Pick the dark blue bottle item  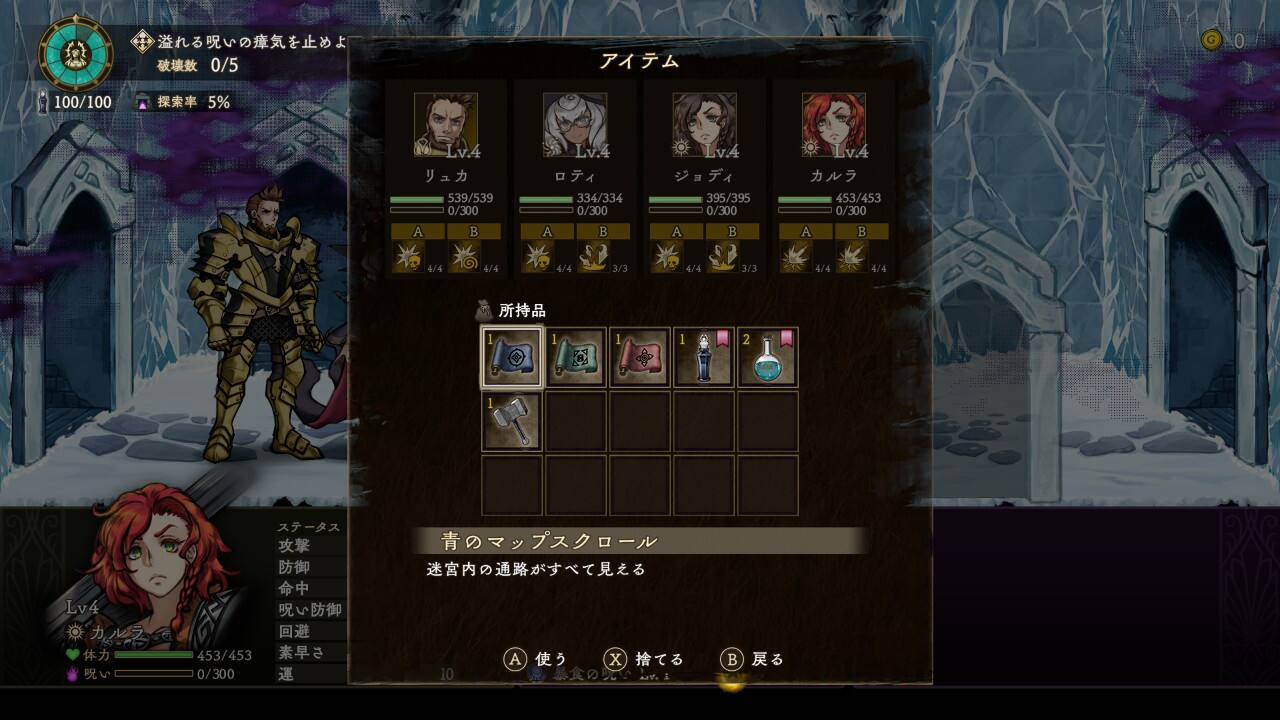point(704,357)
